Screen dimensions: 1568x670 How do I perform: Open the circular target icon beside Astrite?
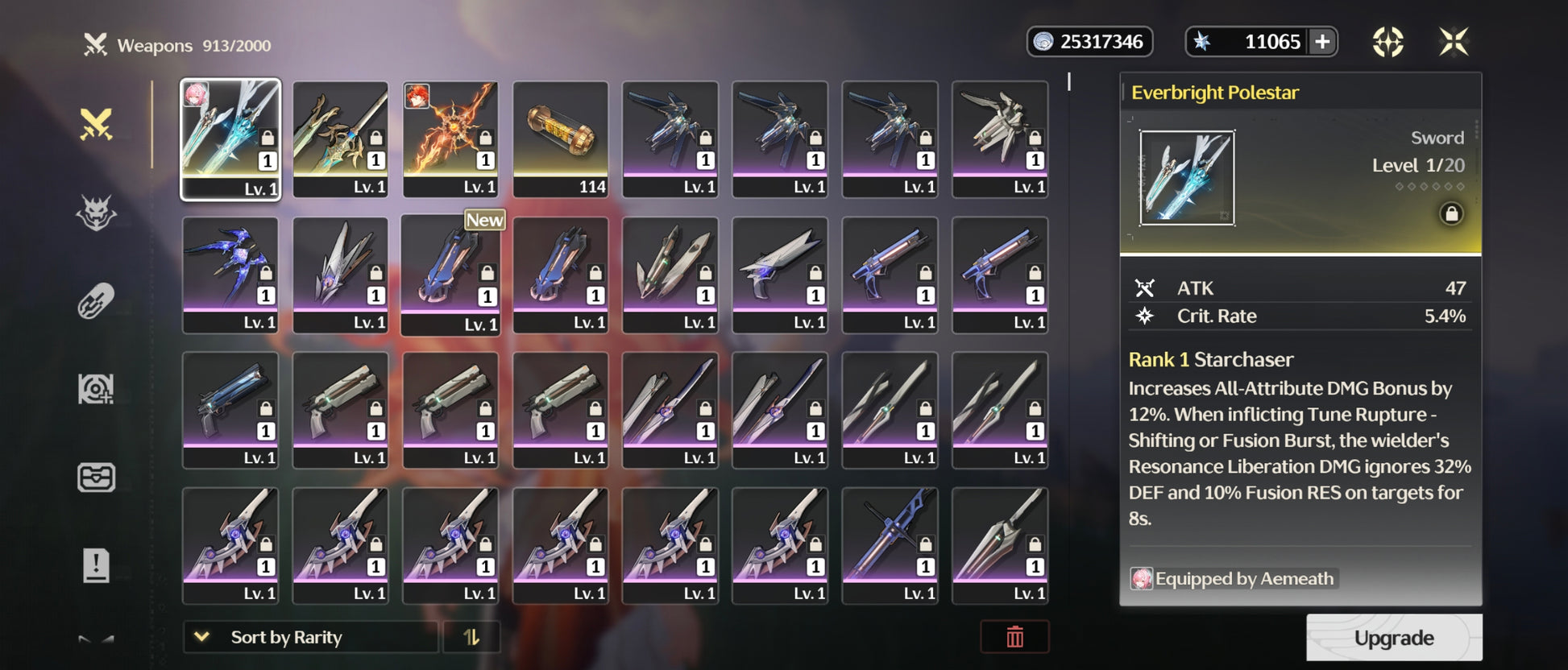pyautogui.click(x=1388, y=42)
